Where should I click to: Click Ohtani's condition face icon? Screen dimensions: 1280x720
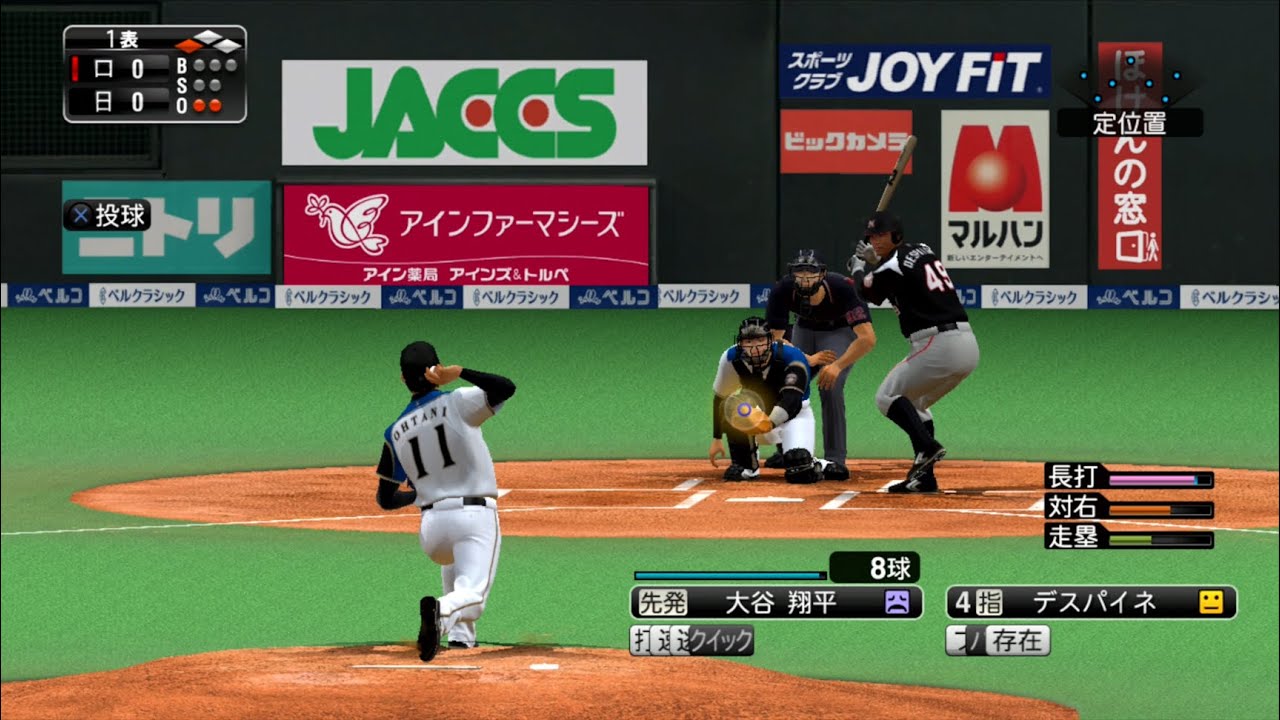899,601
